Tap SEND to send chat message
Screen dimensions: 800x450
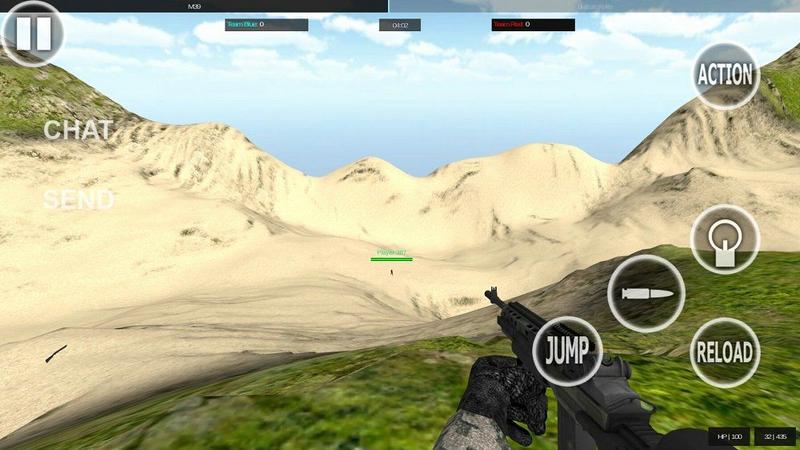(78, 200)
